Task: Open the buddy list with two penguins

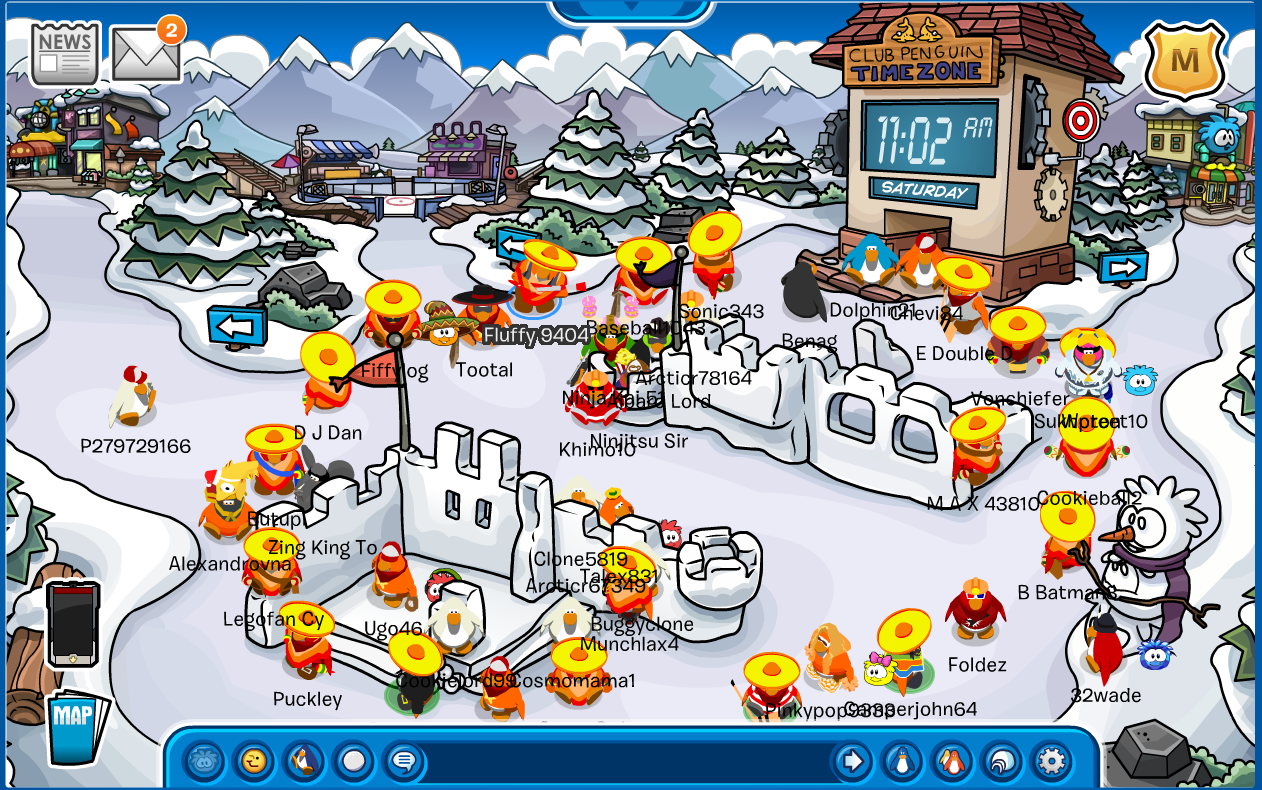Action: (x=952, y=761)
